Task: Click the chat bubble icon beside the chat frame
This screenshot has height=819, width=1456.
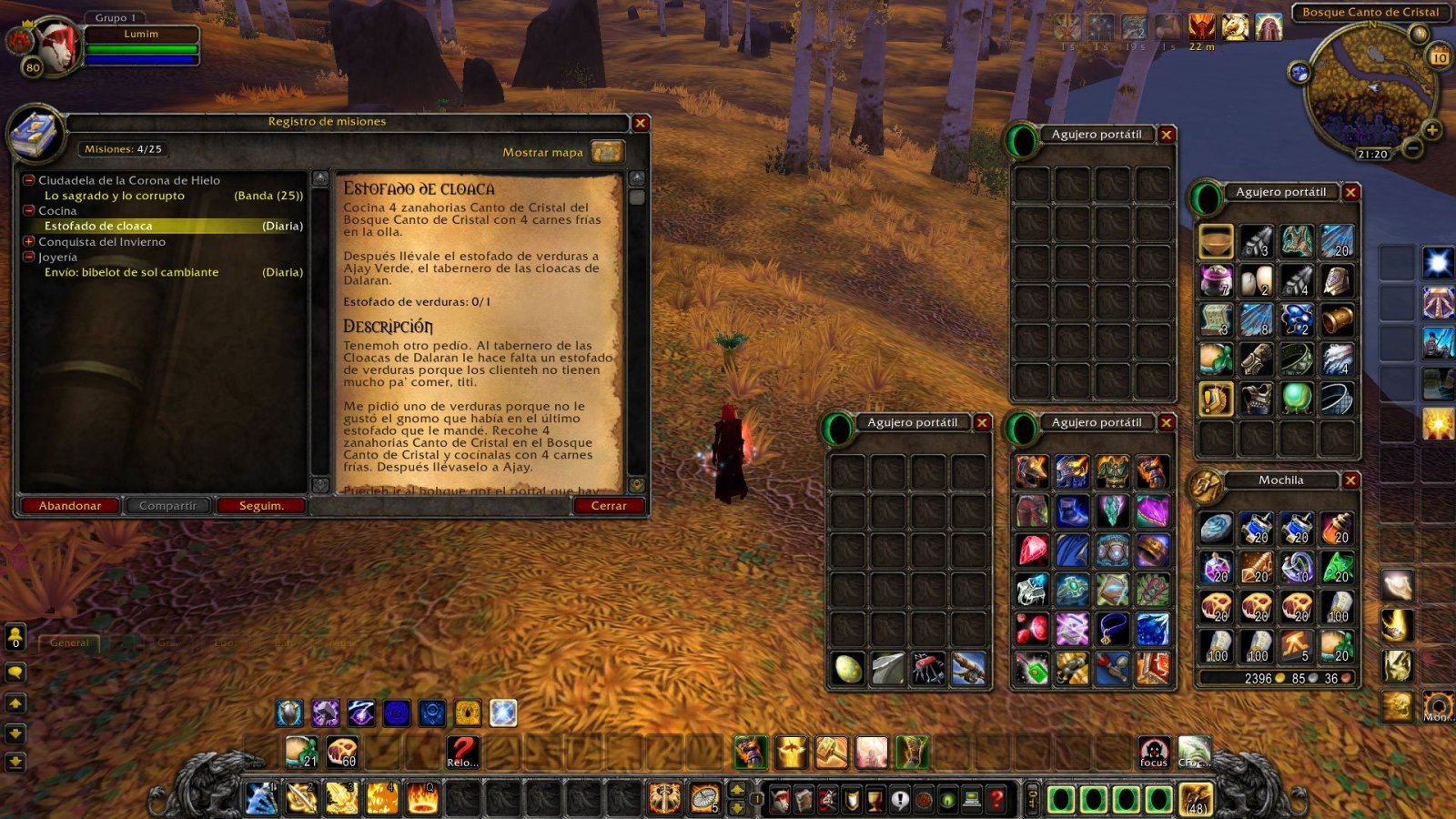Action: pyautogui.click(x=15, y=672)
